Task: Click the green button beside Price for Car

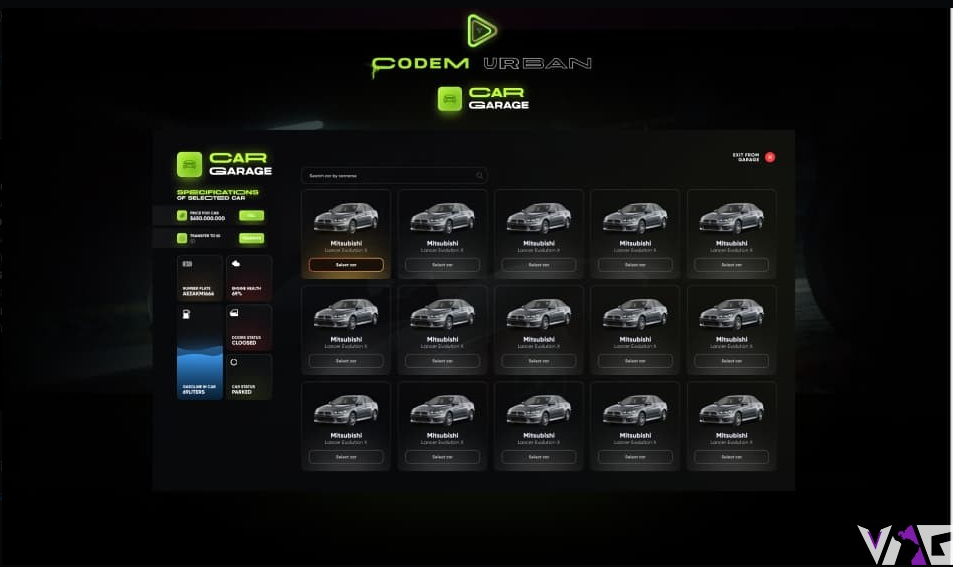Action: [252, 215]
